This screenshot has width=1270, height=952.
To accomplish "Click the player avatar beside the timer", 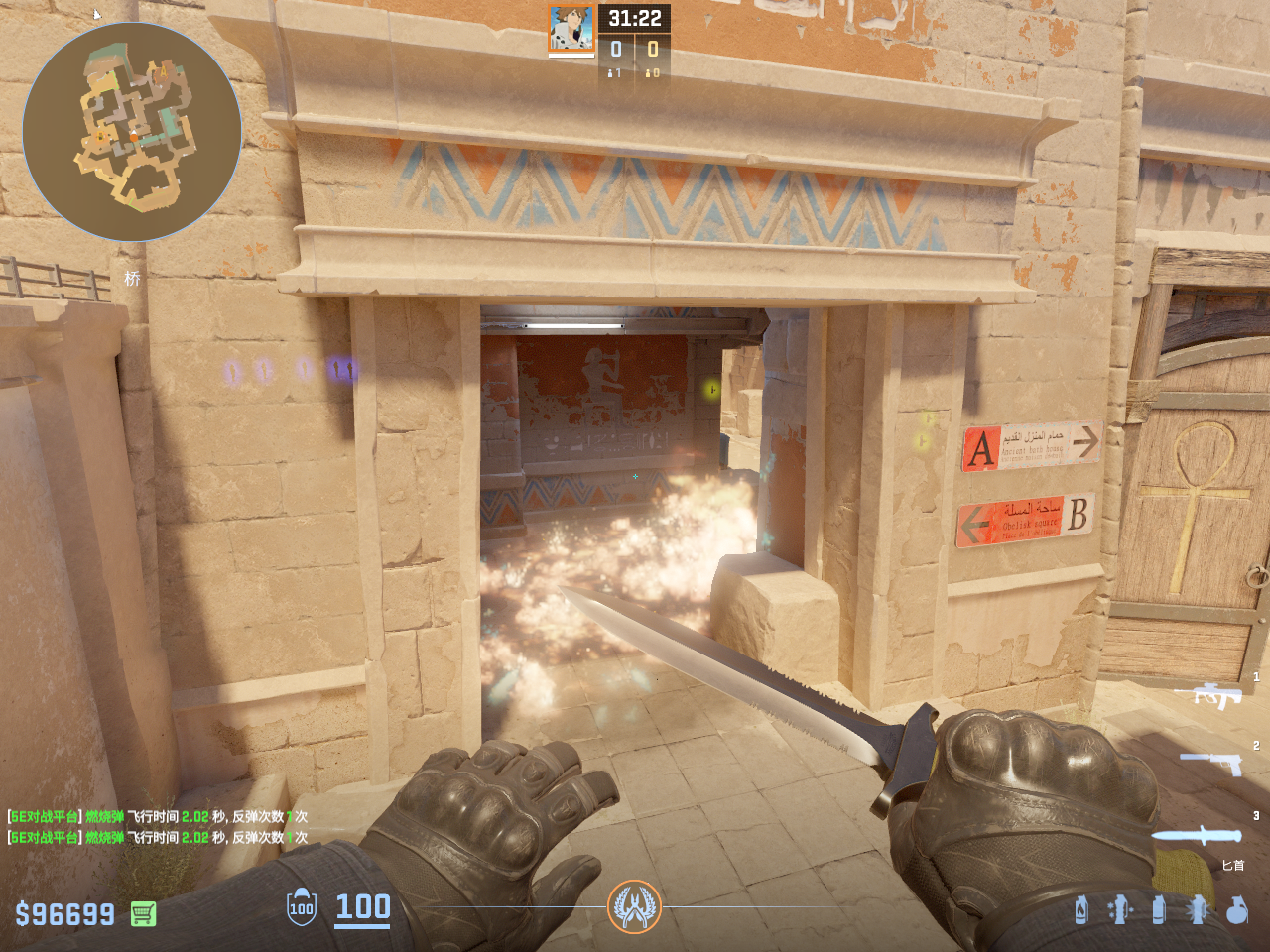I will [x=571, y=29].
